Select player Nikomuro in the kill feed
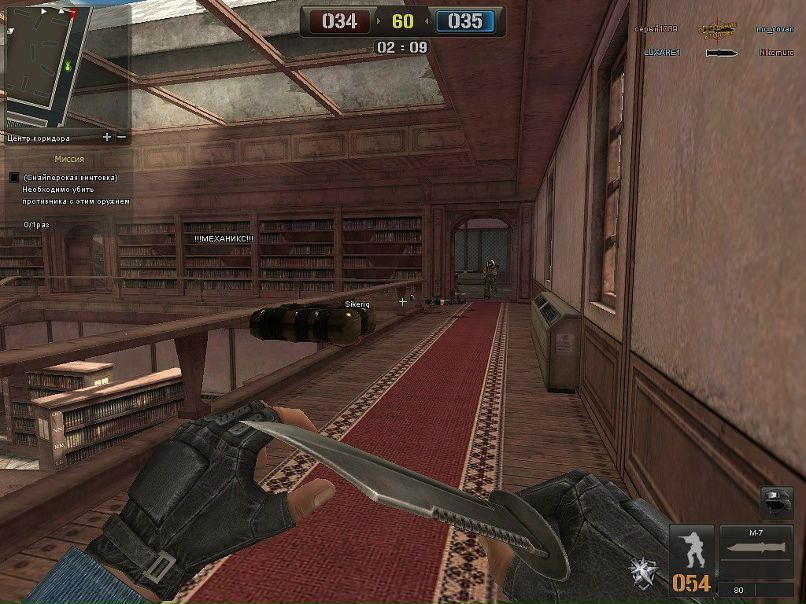 click(x=776, y=53)
